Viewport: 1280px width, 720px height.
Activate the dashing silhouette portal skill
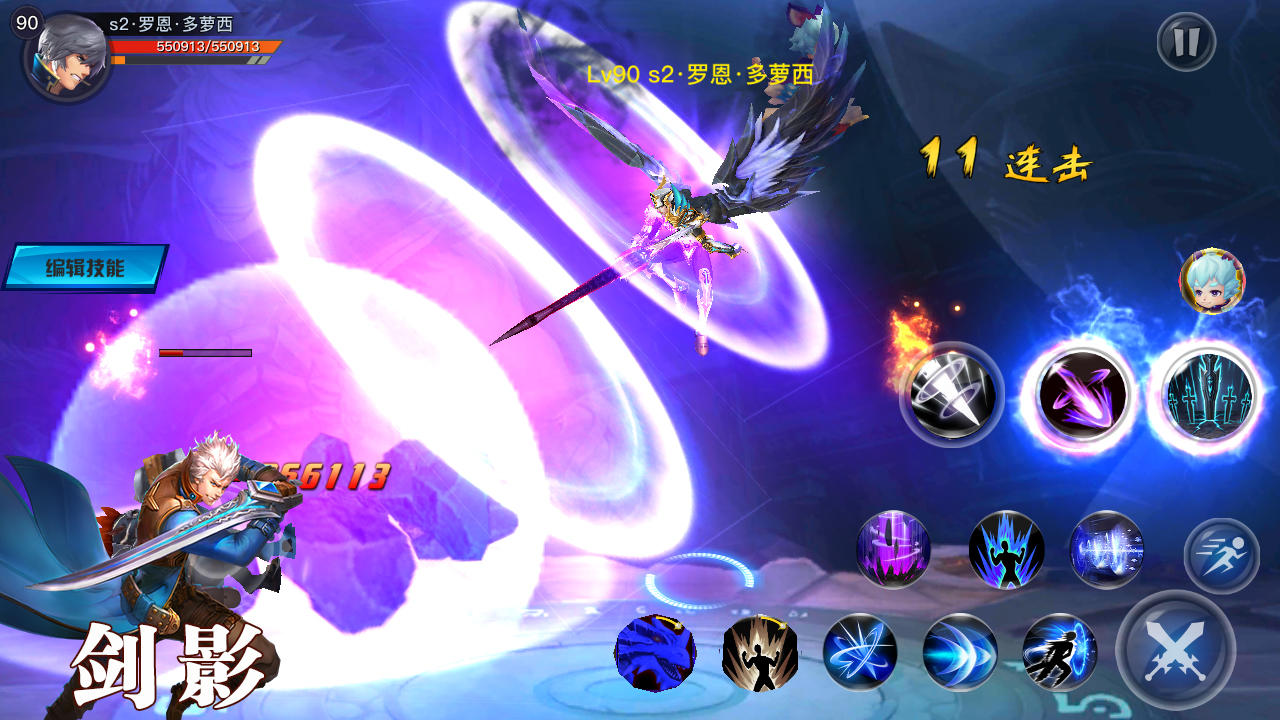(x=1060, y=652)
